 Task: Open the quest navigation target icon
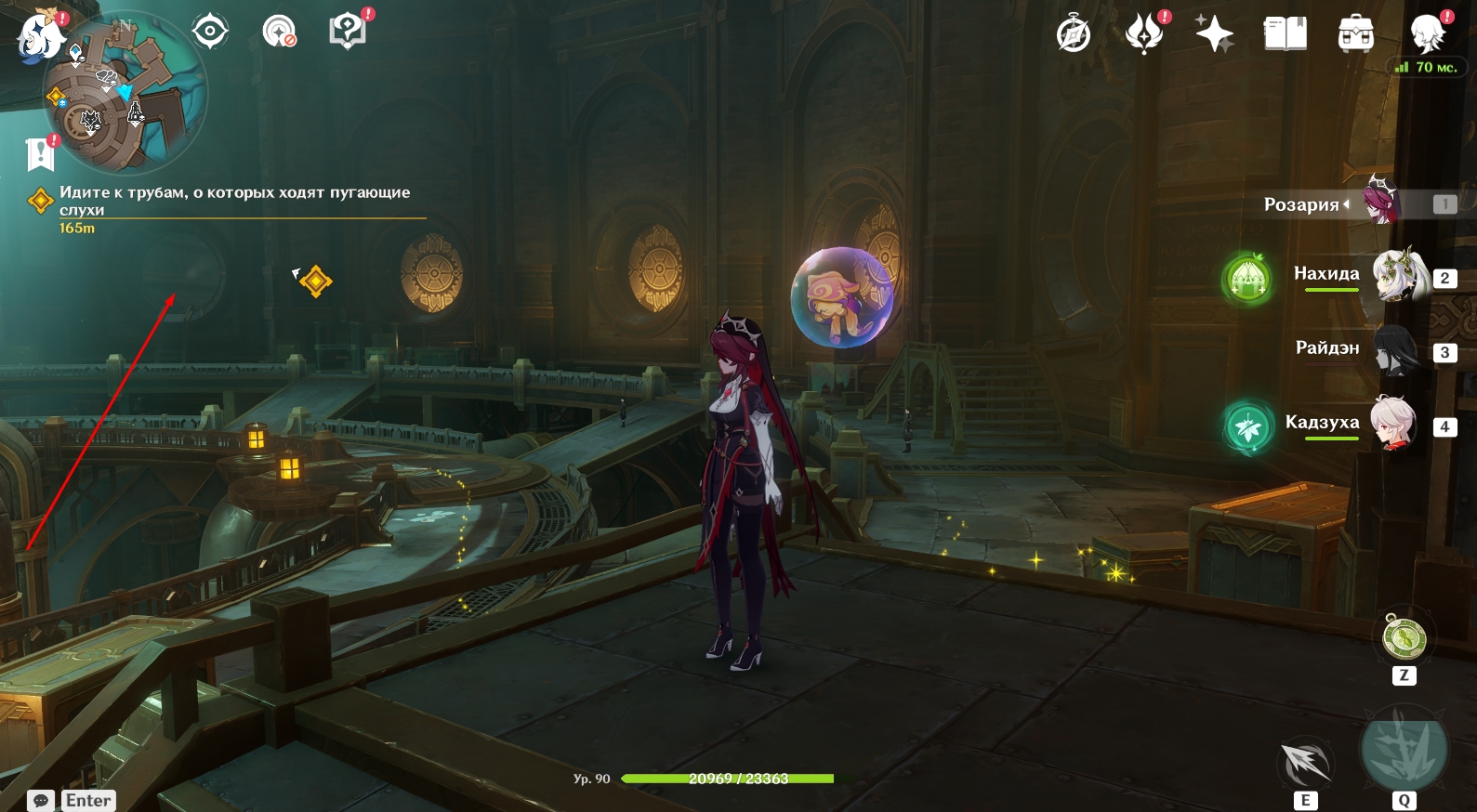coord(210,33)
